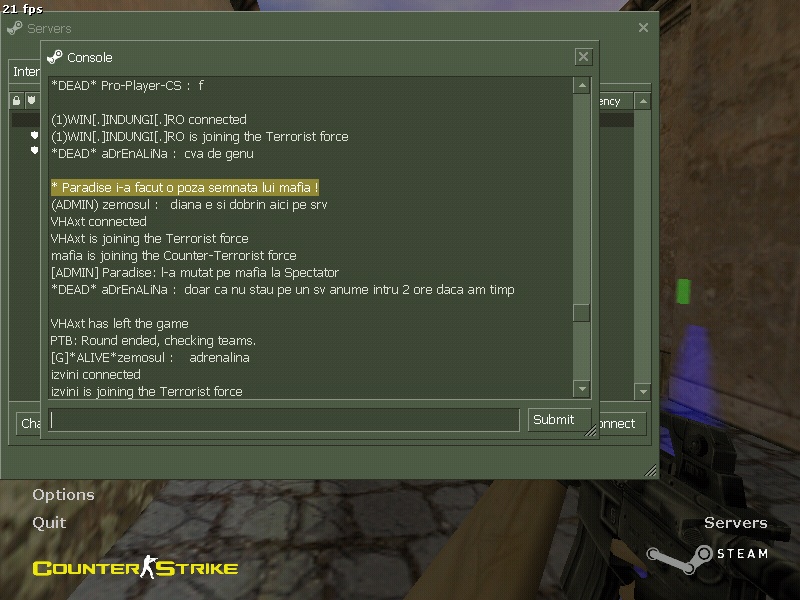Focus the console command input field

click(284, 420)
